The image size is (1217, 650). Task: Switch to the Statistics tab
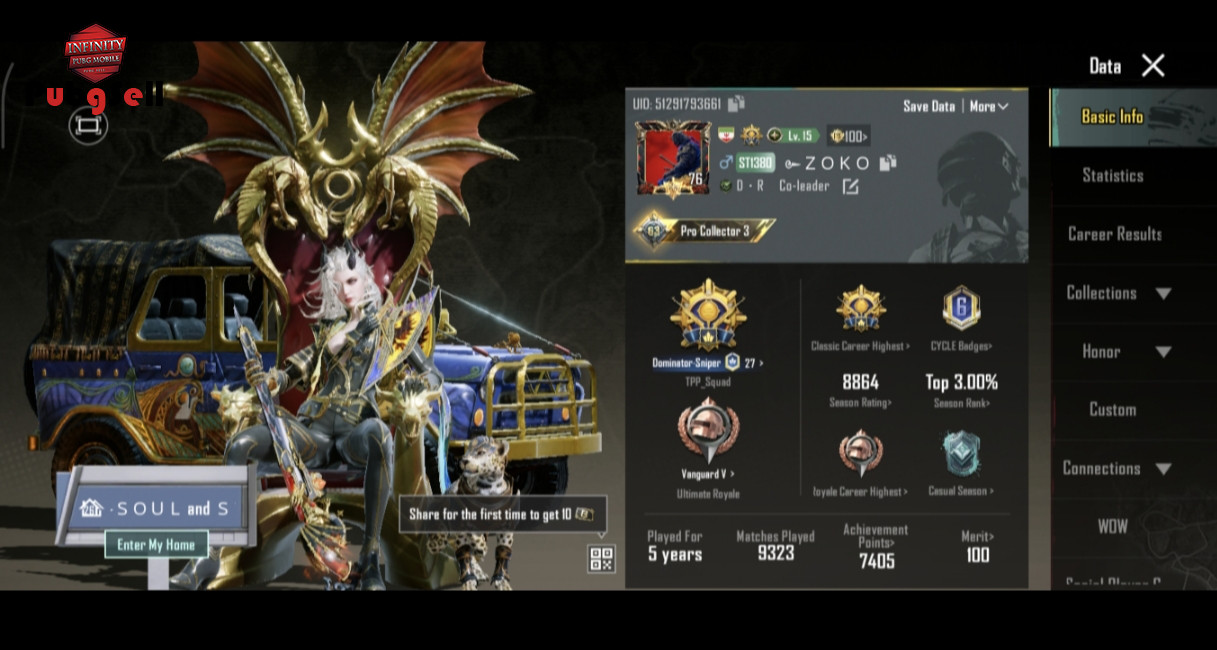(x=1112, y=176)
